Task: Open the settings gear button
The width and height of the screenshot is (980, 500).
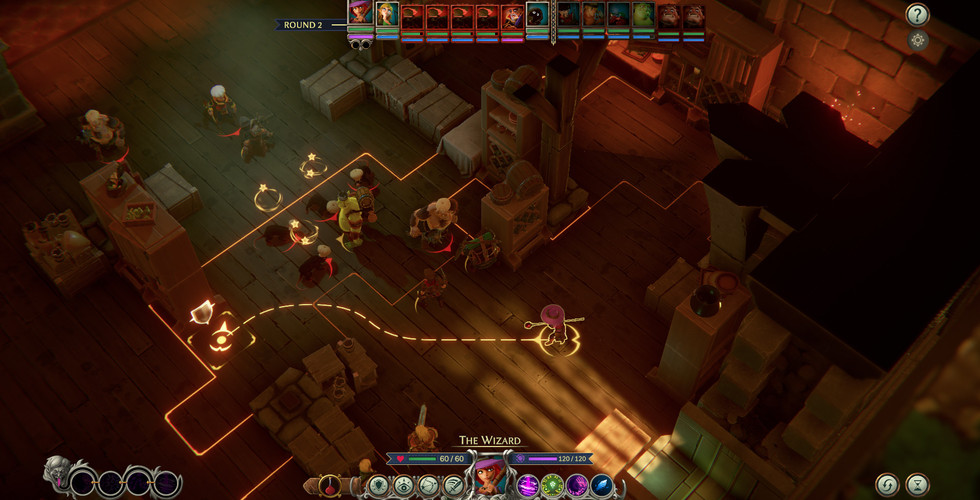Action: point(918,41)
